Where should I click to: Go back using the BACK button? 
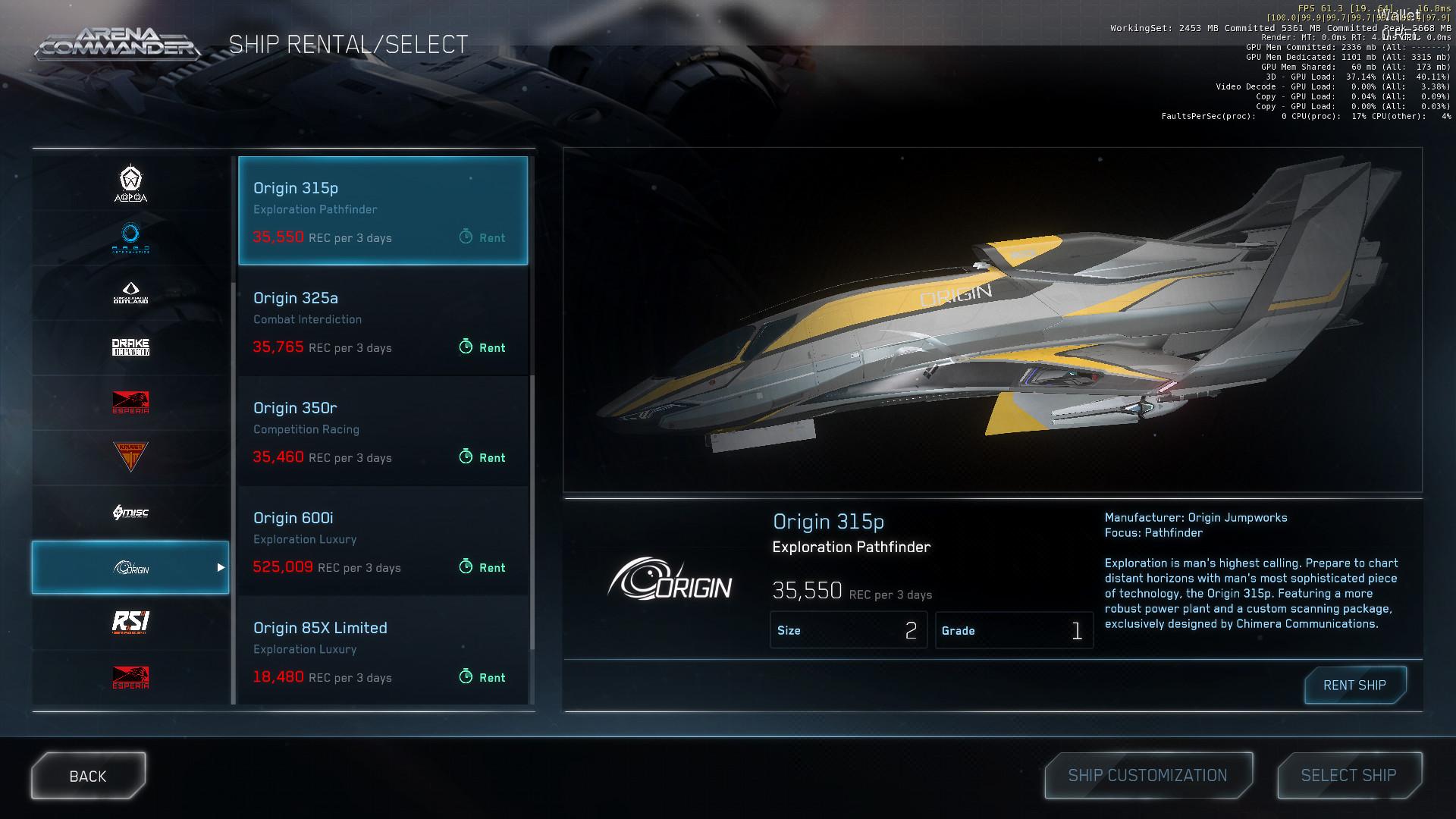(88, 775)
